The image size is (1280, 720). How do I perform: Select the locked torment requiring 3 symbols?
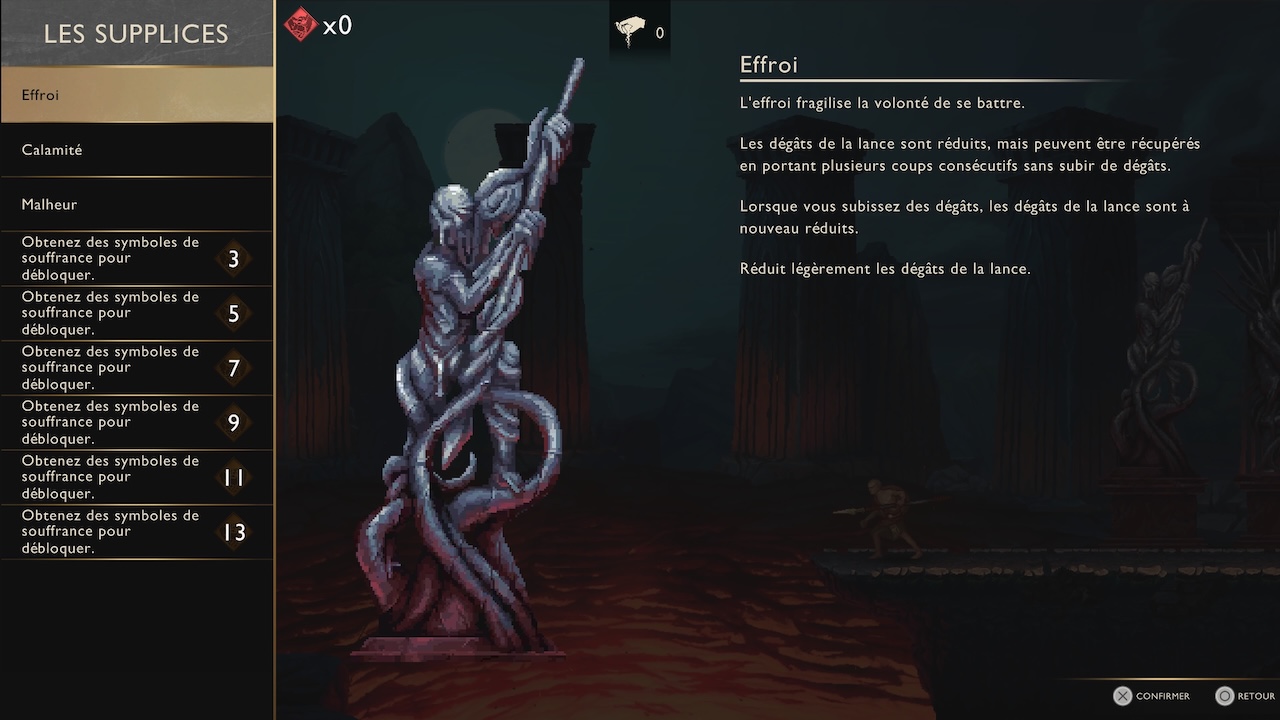click(136, 259)
